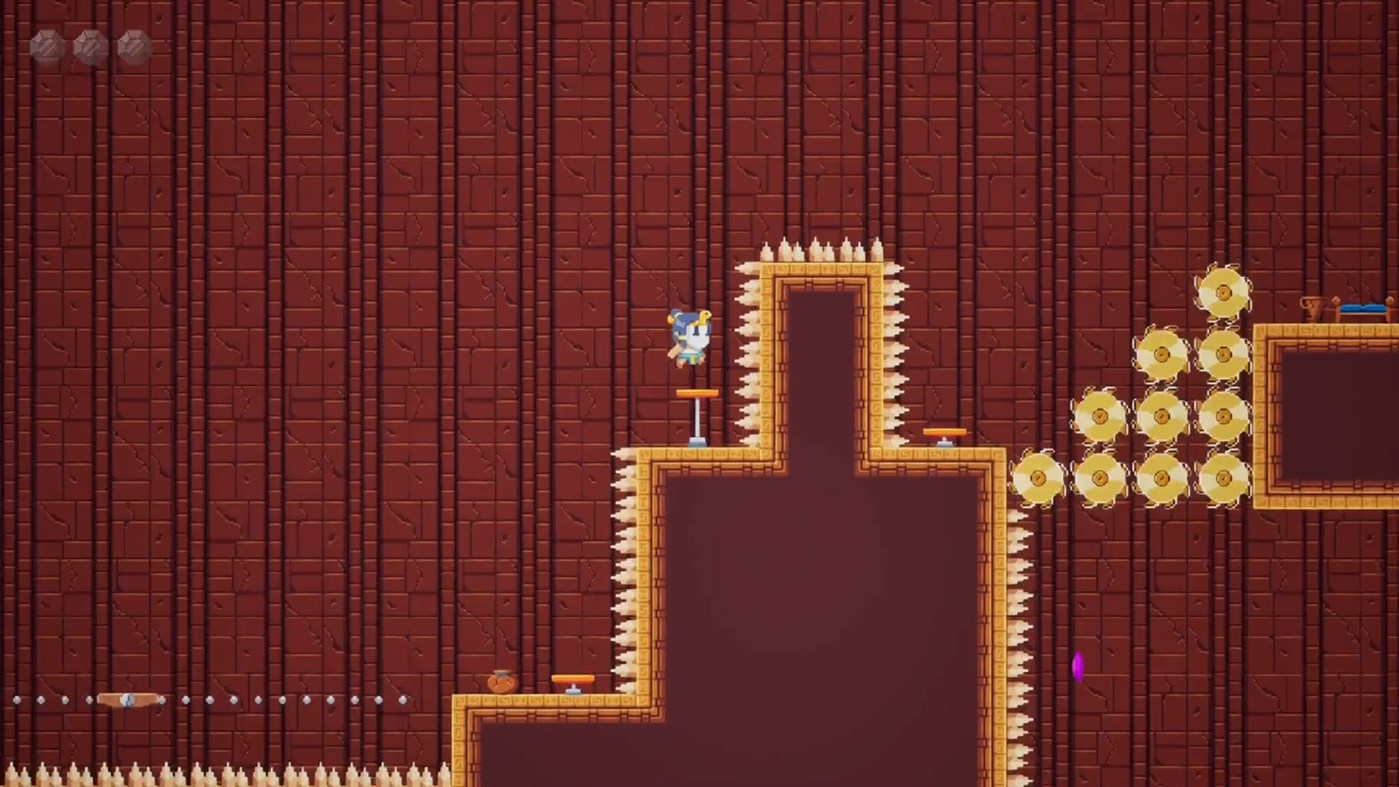Image resolution: width=1399 pixels, height=787 pixels.
Task: Click the middle stone gem counter icon
Action: (89, 45)
